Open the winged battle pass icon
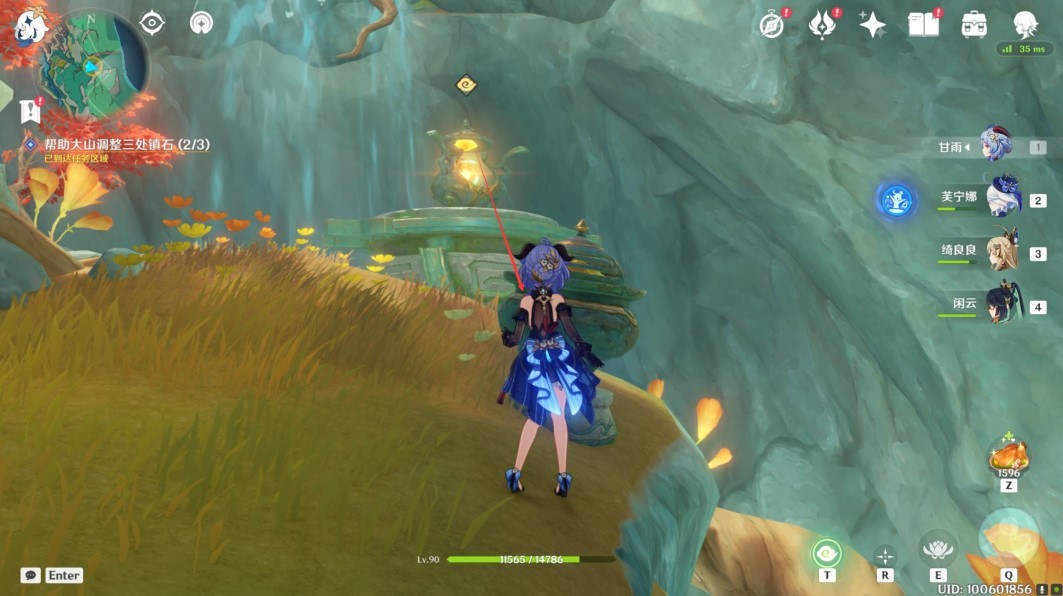Screen dimensions: 1063x596 click(822, 25)
